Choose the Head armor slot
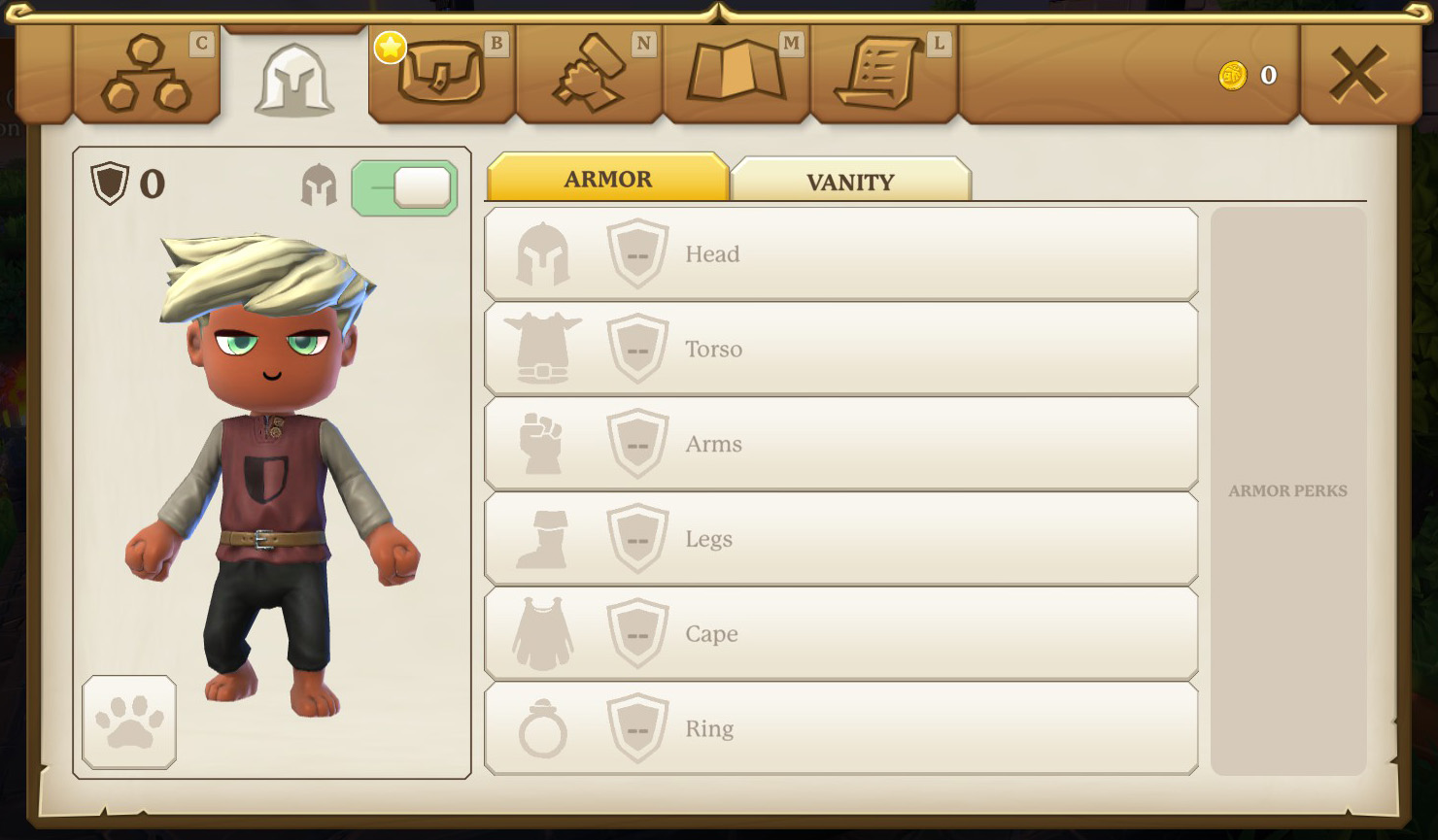1438x840 pixels. tap(840, 254)
